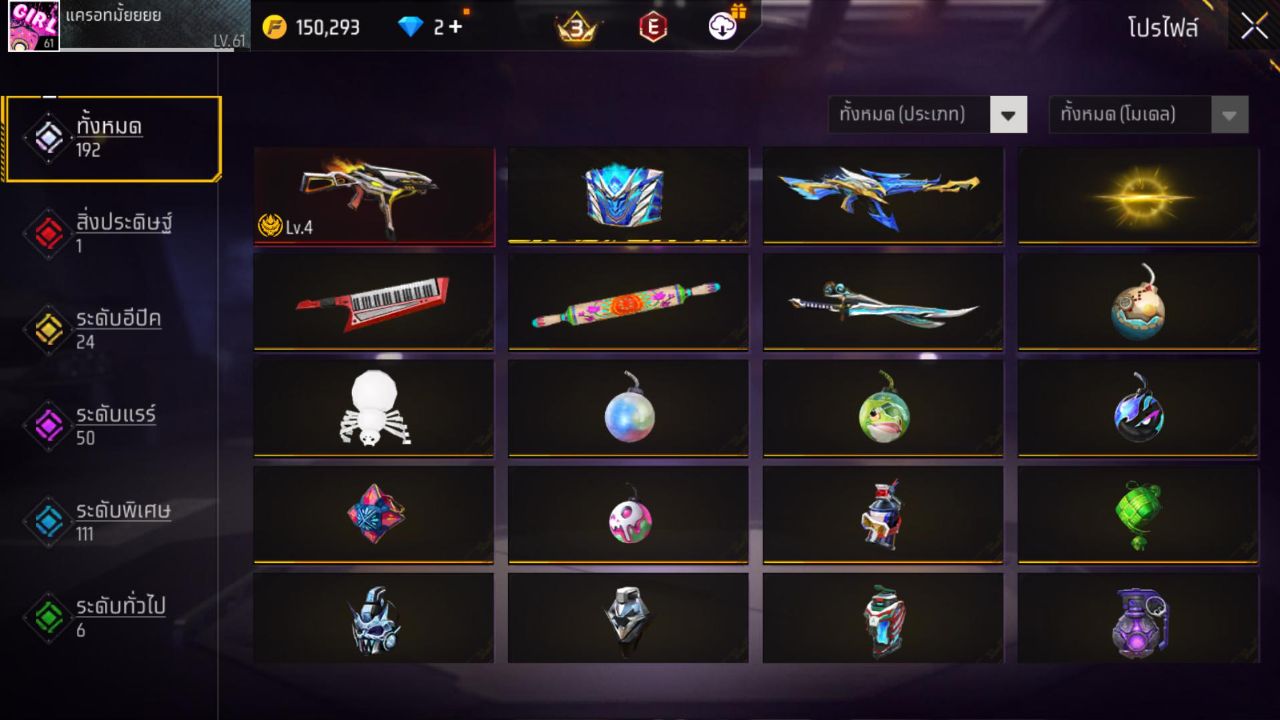Select the gold Epic rarity diamond icon
This screenshot has width=1280, height=720.
(46, 329)
